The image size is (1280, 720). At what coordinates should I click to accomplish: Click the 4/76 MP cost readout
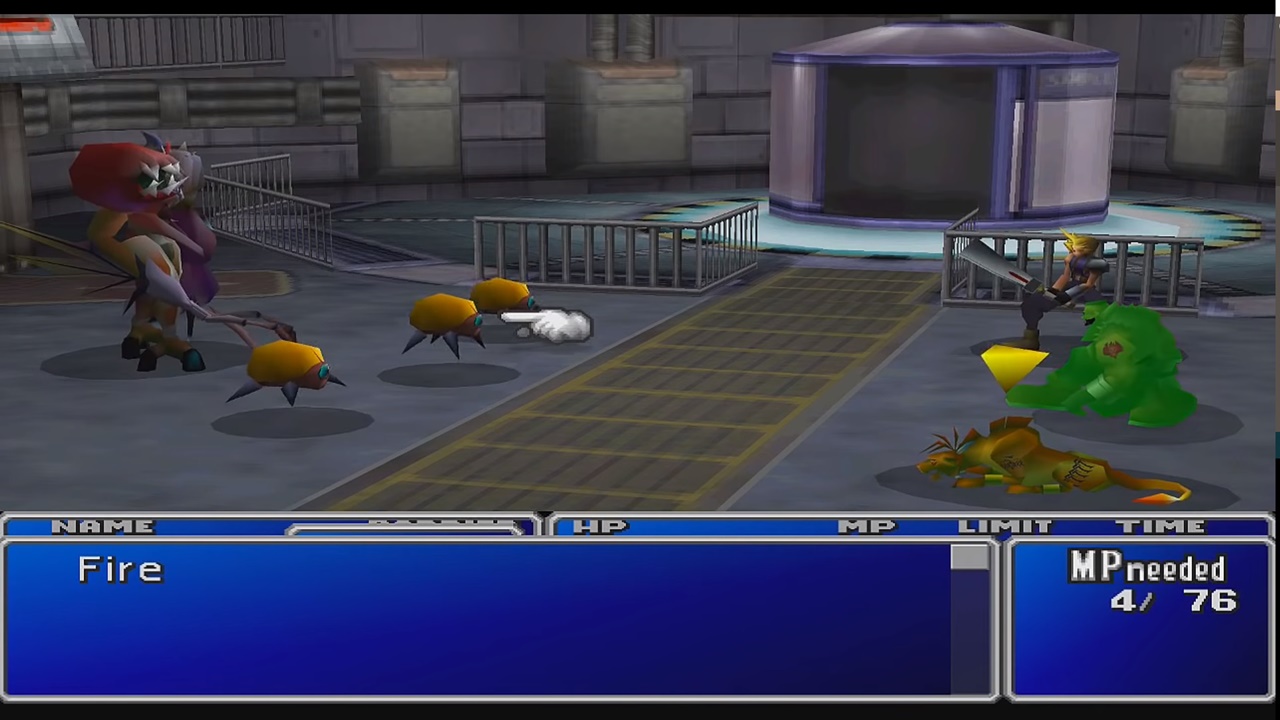tap(1175, 600)
